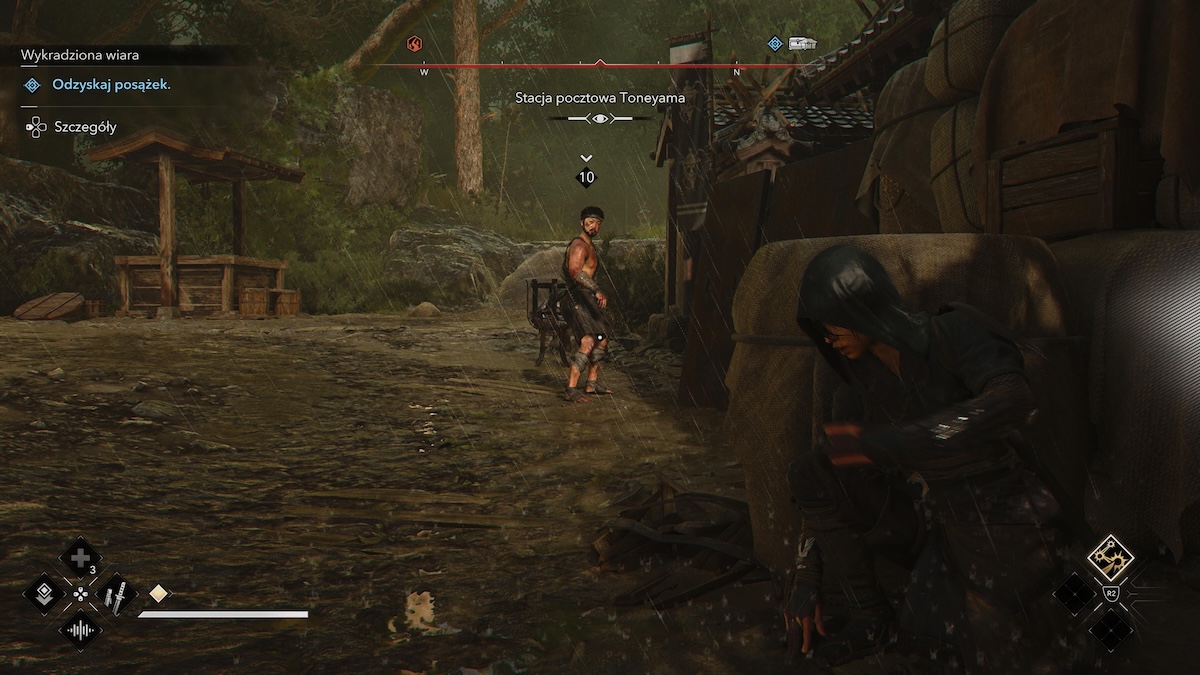Image resolution: width=1200 pixels, height=675 pixels.
Task: Activate the stacked-diamond arrow ability slot
Action: click(45, 594)
